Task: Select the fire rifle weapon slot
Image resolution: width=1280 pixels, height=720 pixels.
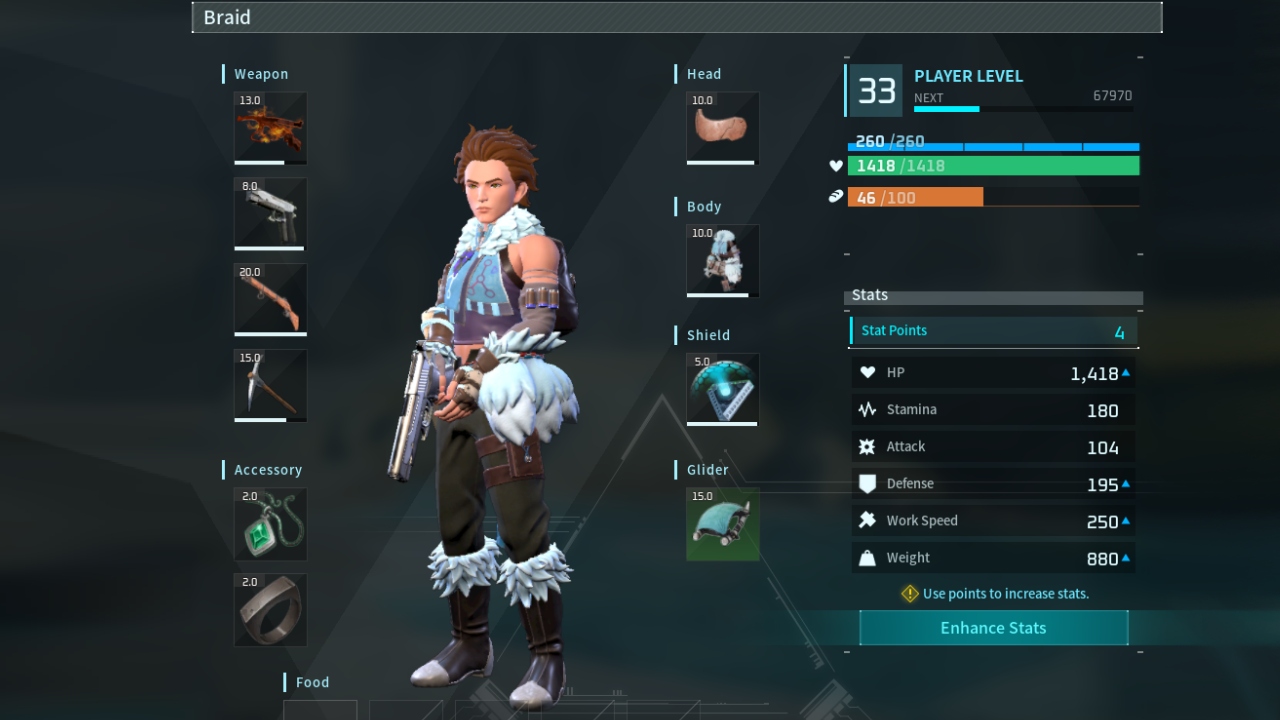Action: coord(270,127)
